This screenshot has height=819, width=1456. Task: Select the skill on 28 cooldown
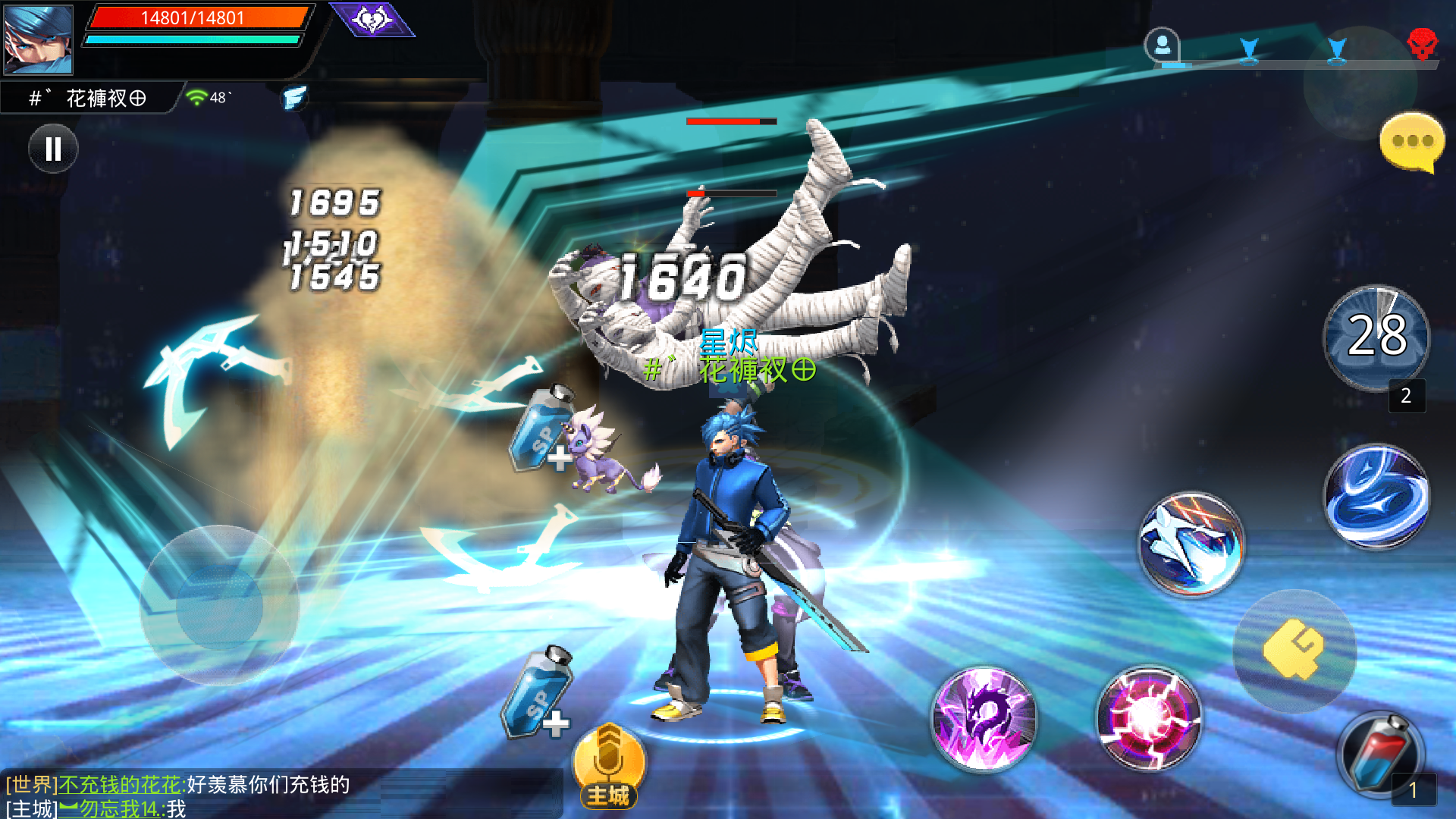point(1376,336)
